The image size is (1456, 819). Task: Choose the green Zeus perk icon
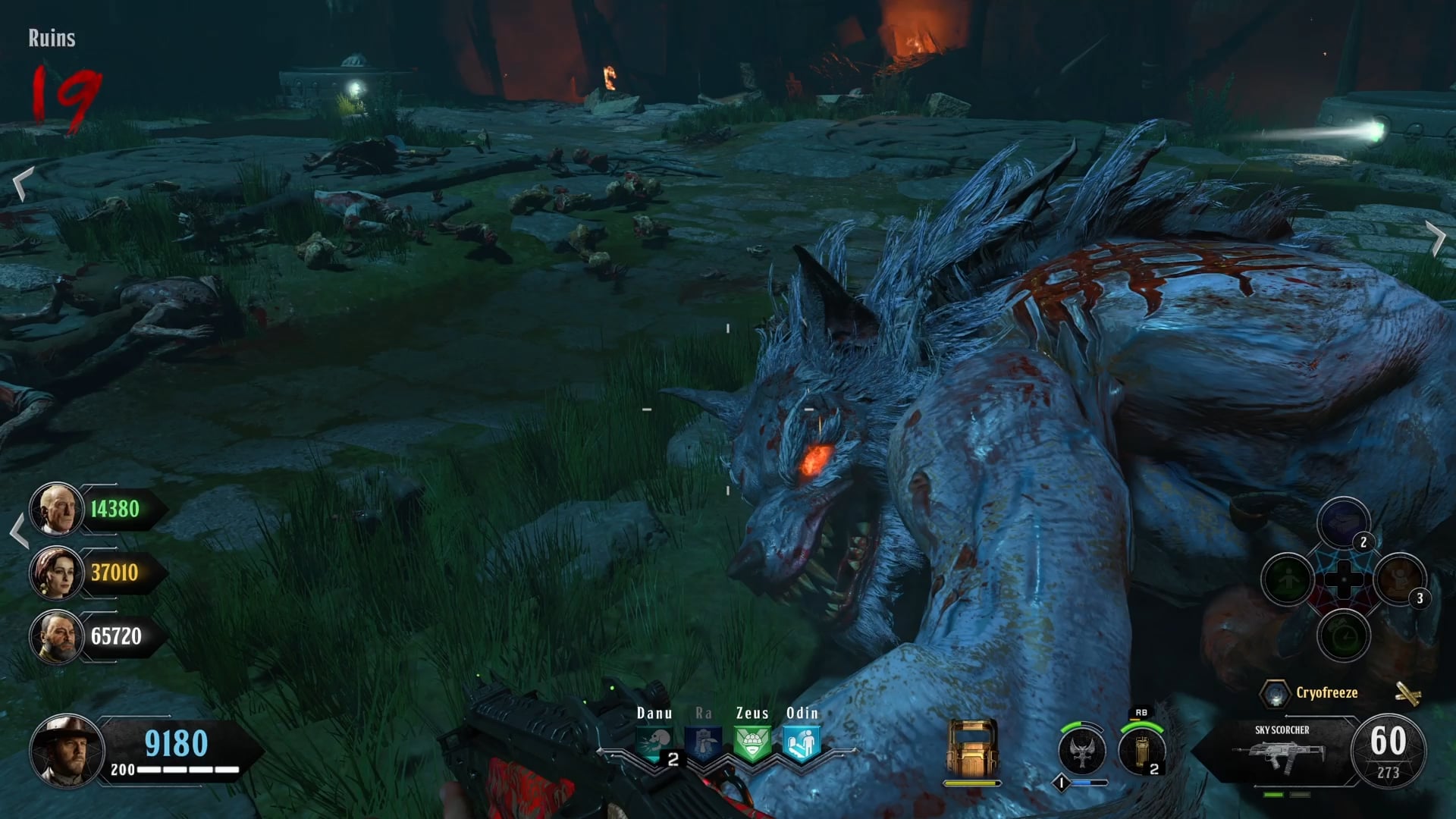click(752, 743)
